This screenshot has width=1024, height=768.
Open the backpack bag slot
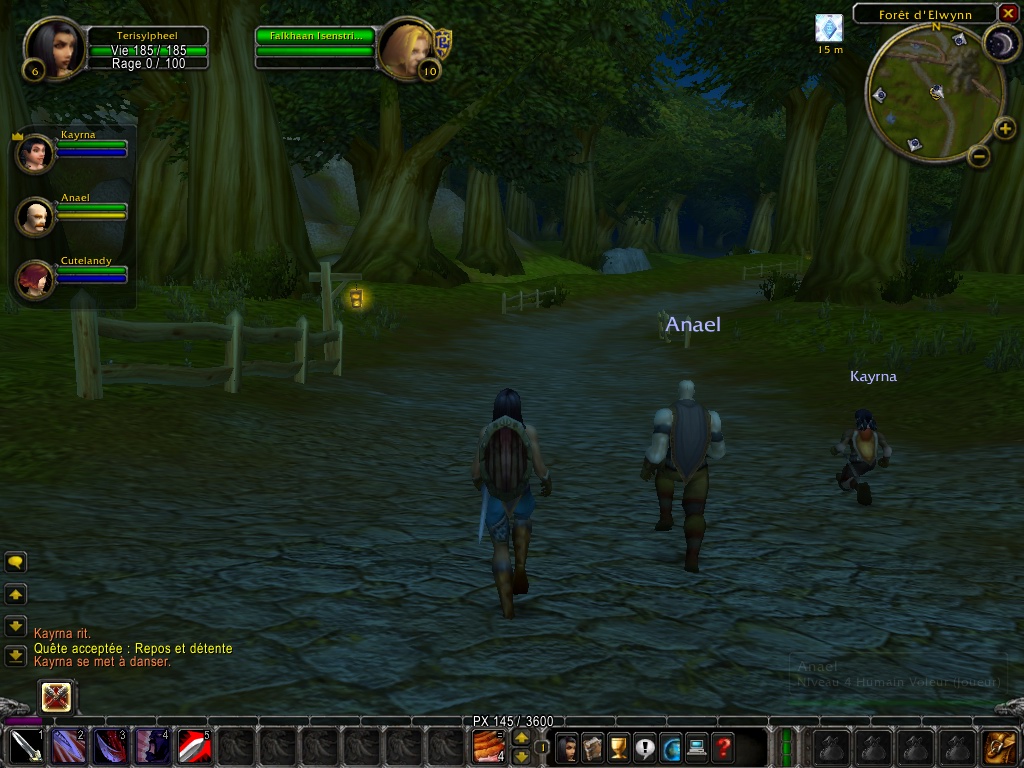pos(998,747)
